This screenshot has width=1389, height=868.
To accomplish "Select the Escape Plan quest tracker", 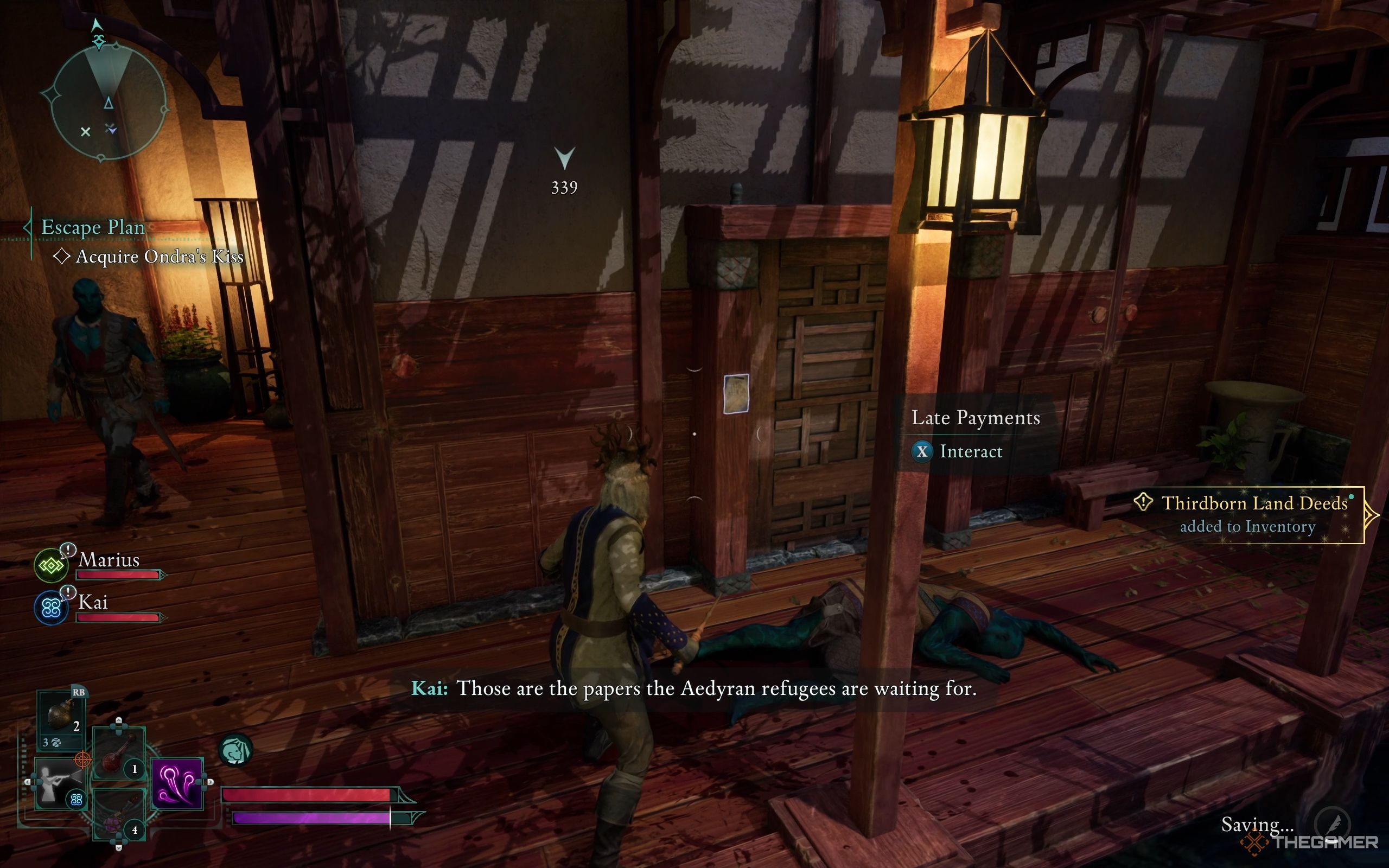I will 92,227.
